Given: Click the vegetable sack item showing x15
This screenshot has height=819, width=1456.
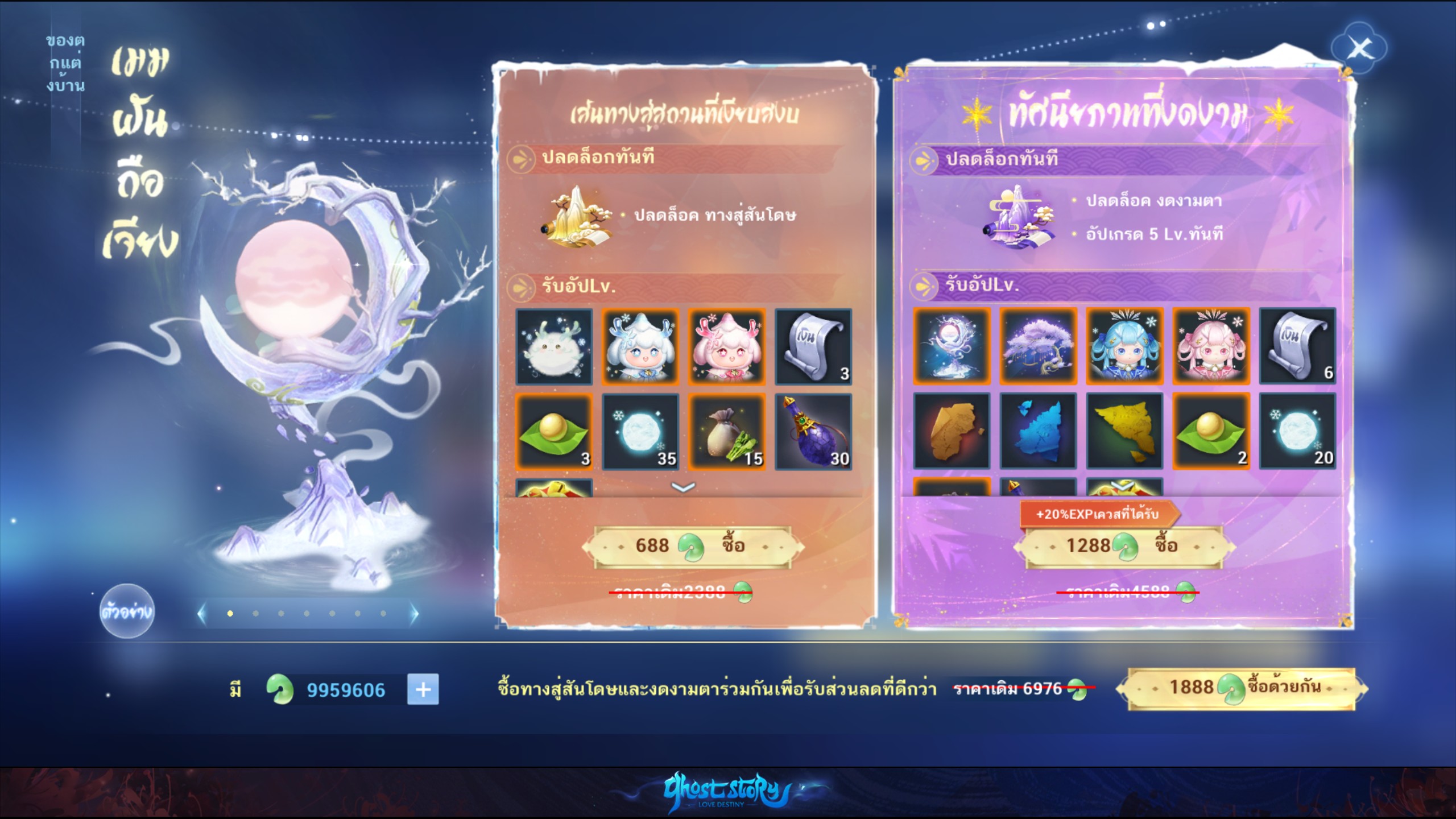Looking at the screenshot, I should tap(727, 432).
